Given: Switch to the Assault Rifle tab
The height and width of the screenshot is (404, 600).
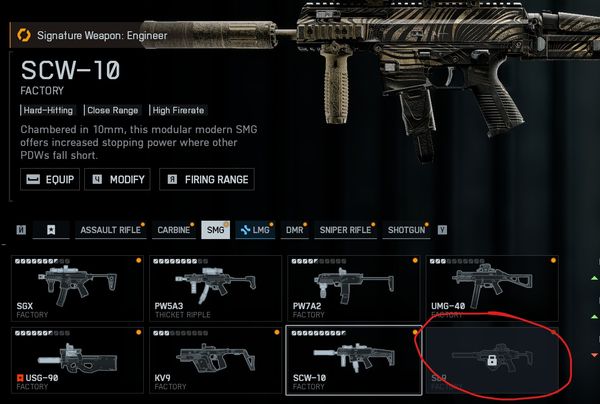Looking at the screenshot, I should 110,230.
